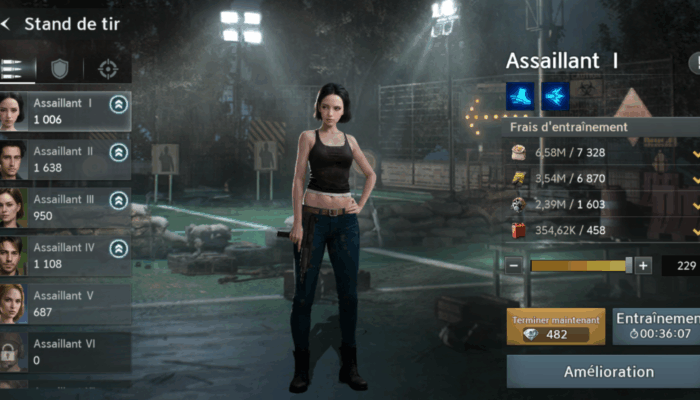
Task: Click the boot skill icon
Action: click(x=520, y=96)
